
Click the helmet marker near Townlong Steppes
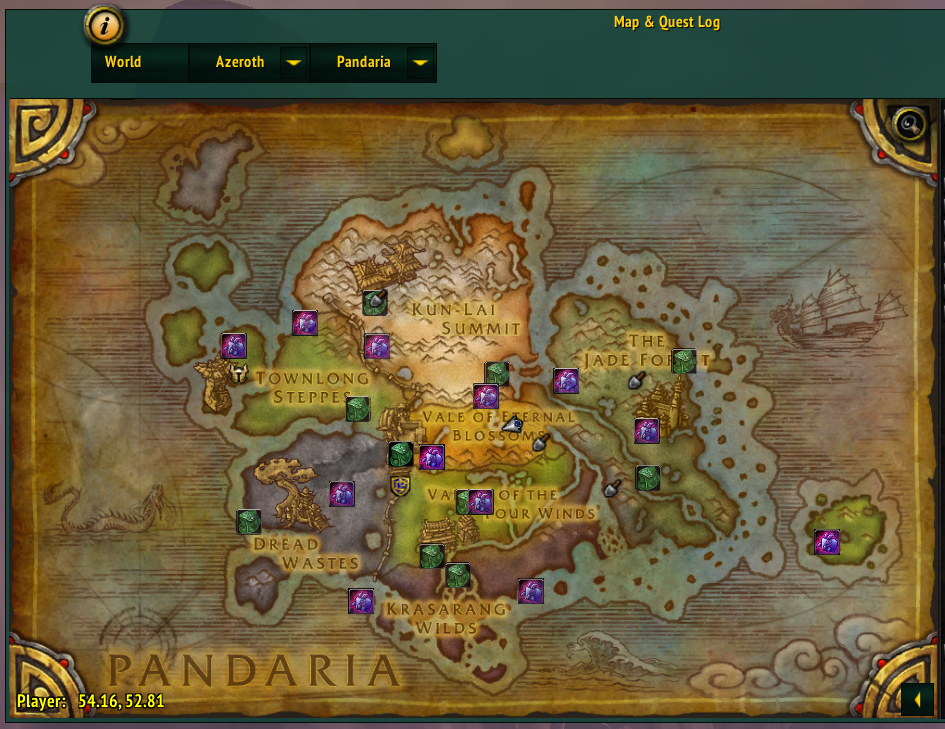[x=239, y=374]
